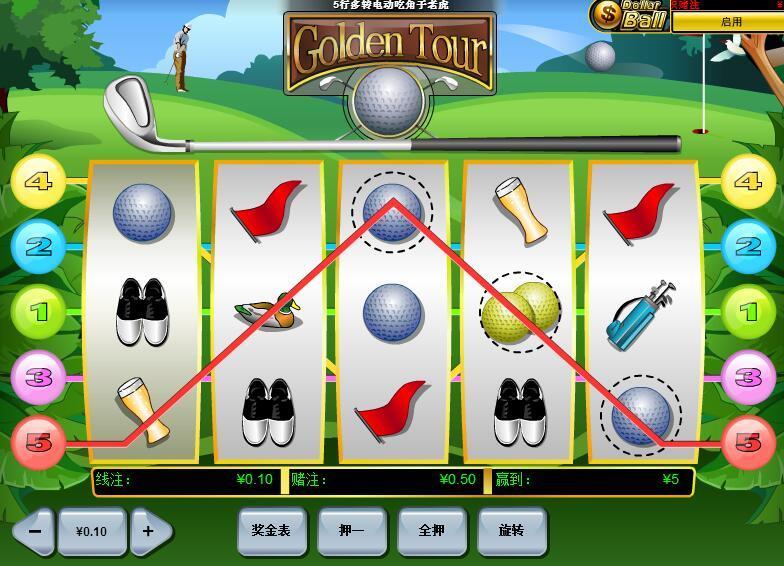Choose 全押 to bet max

click(431, 530)
